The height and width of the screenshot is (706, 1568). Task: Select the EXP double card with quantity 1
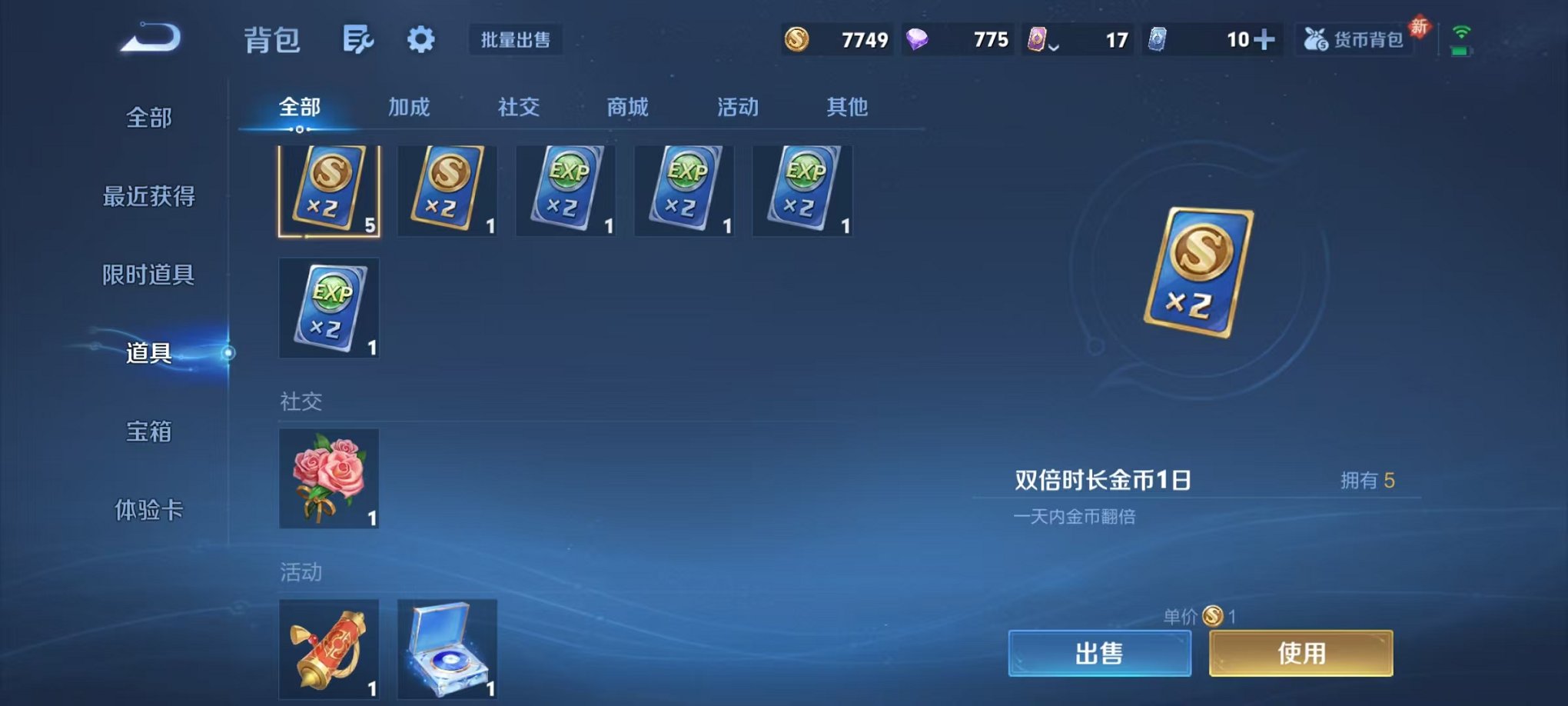click(x=566, y=190)
